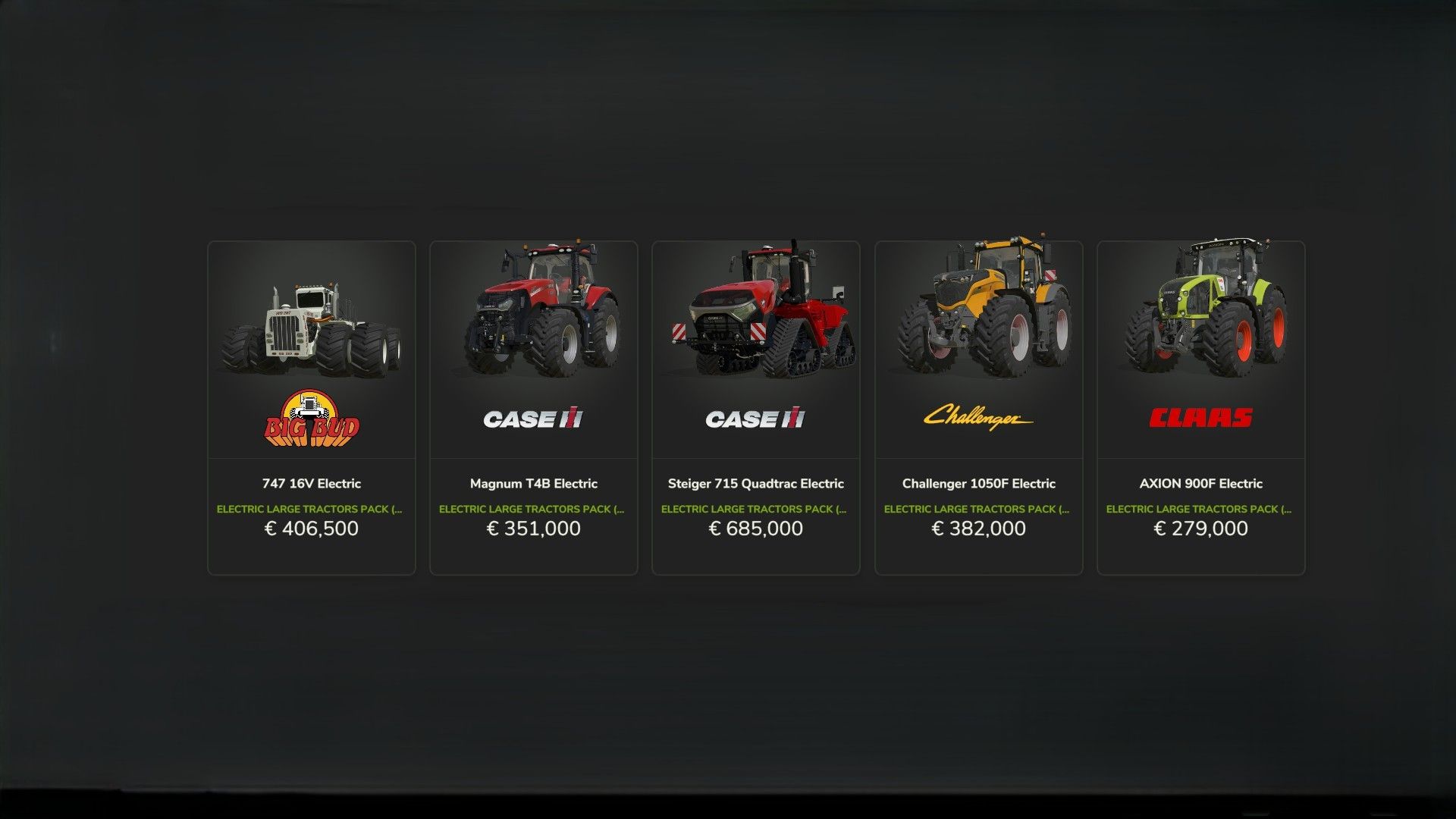
Task: Click the Challenger brand logo
Action: click(977, 417)
